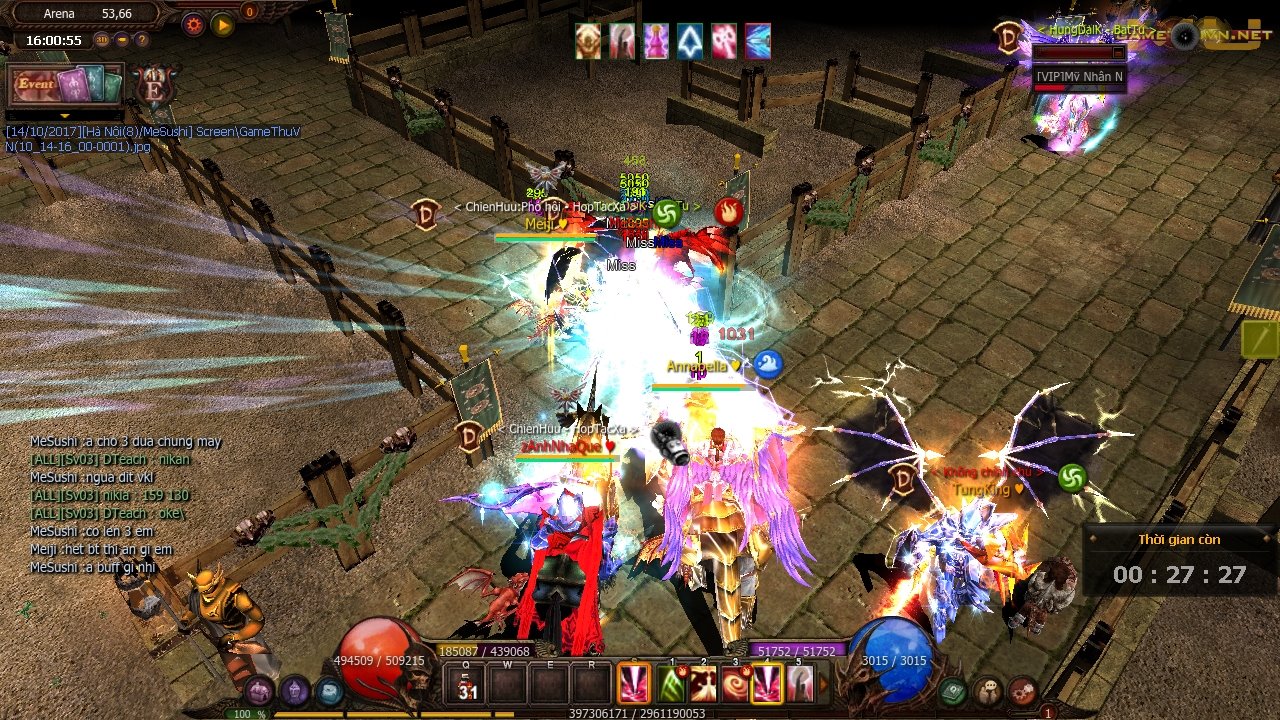Expand the arrow below the Event banner
Screen dimensions: 1280x720
pos(65,116)
